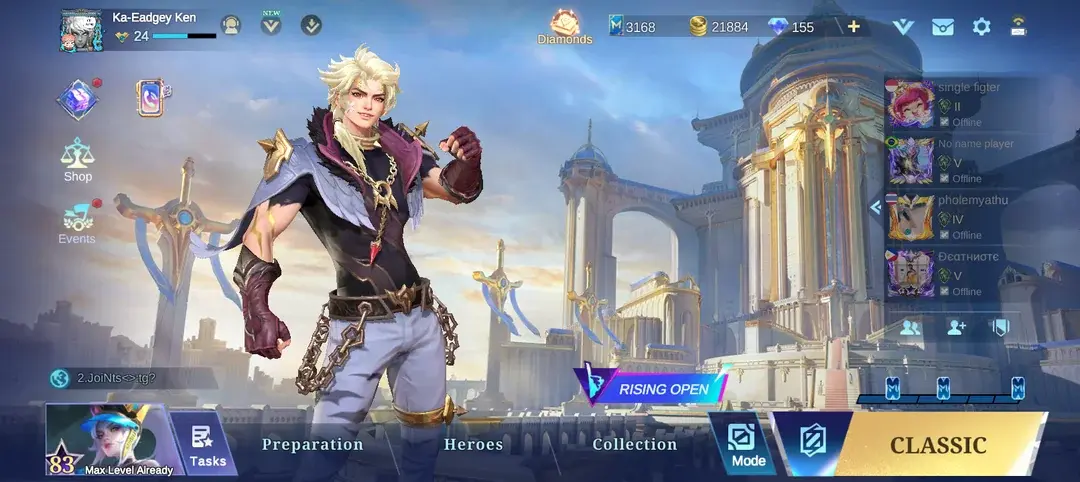Open the Events menu

[x=78, y=222]
